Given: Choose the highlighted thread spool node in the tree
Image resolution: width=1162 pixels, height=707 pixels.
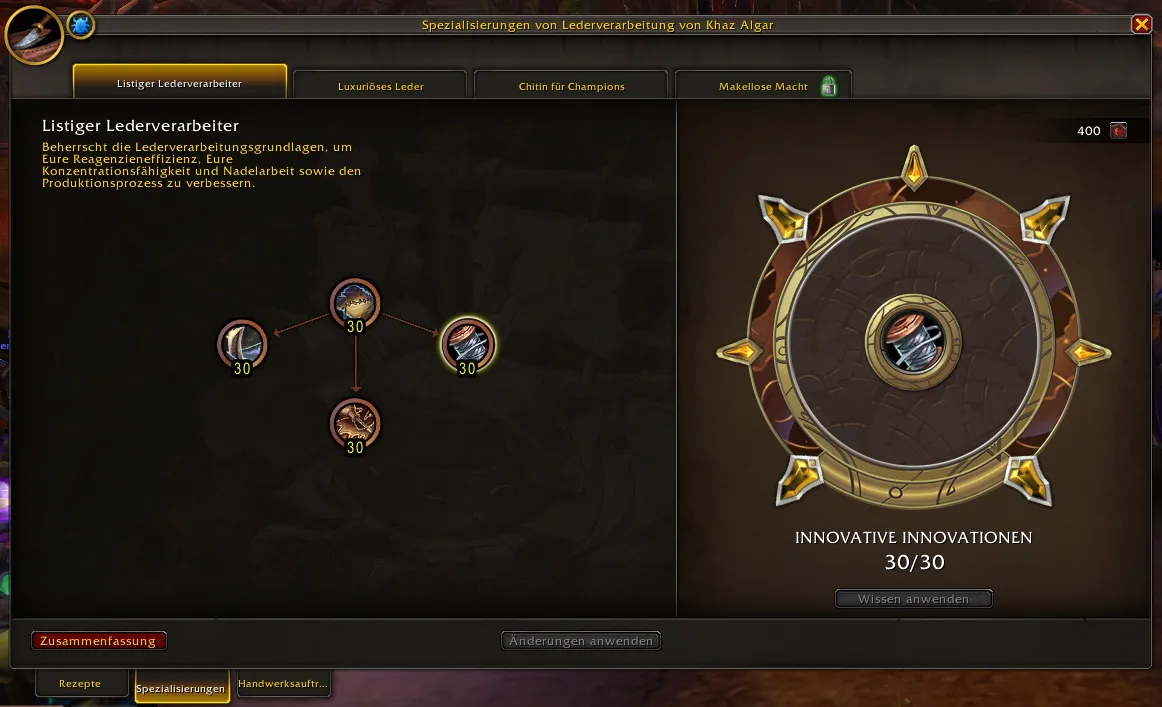Looking at the screenshot, I should (467, 345).
